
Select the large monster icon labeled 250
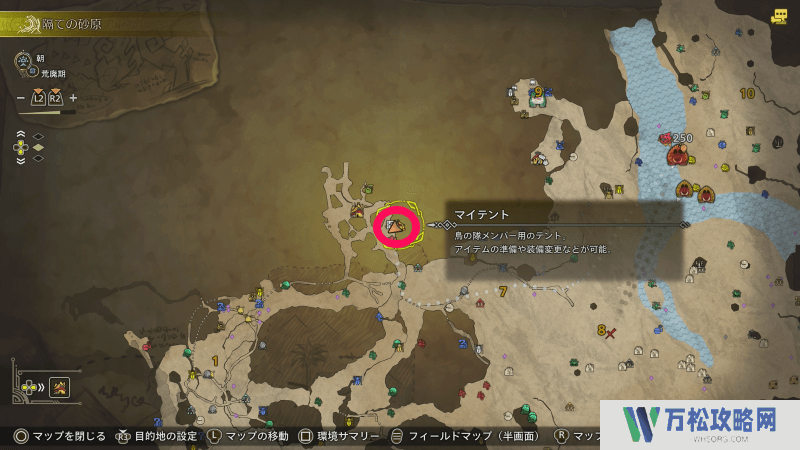pos(679,155)
